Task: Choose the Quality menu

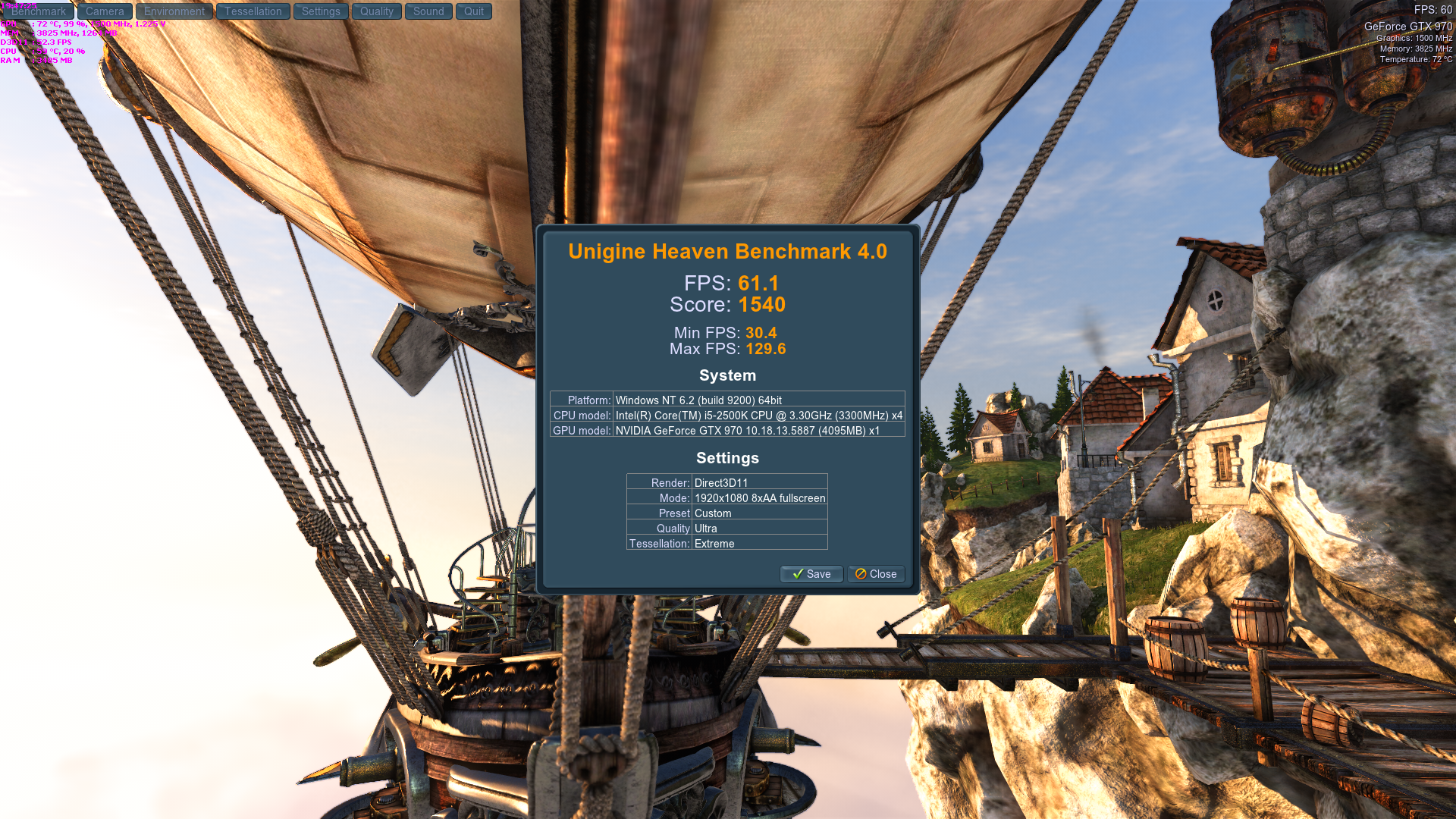Action: (x=376, y=11)
